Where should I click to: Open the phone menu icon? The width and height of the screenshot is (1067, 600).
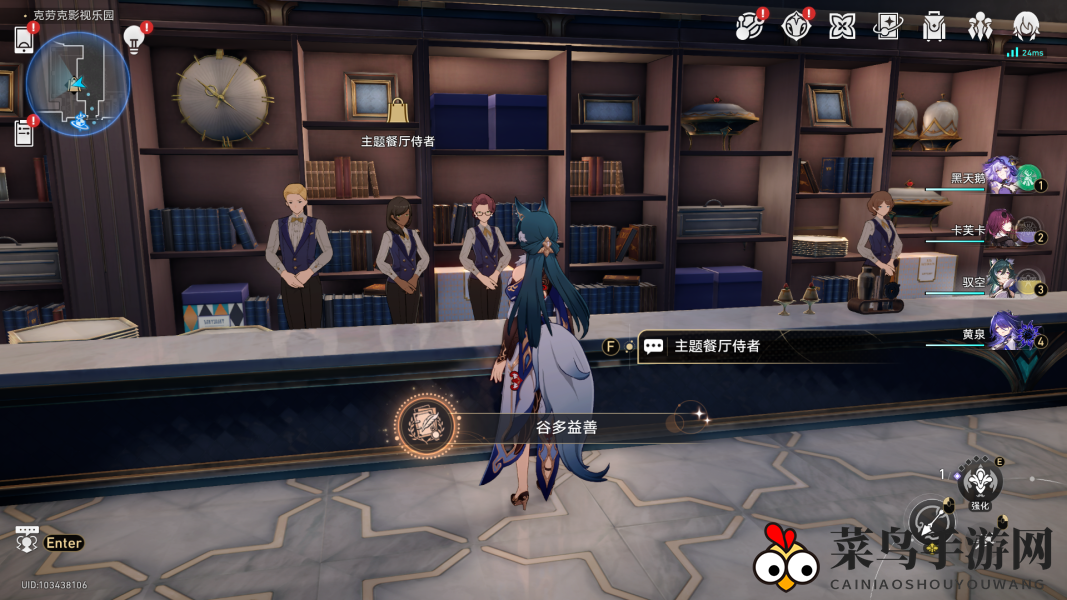click(x=25, y=40)
